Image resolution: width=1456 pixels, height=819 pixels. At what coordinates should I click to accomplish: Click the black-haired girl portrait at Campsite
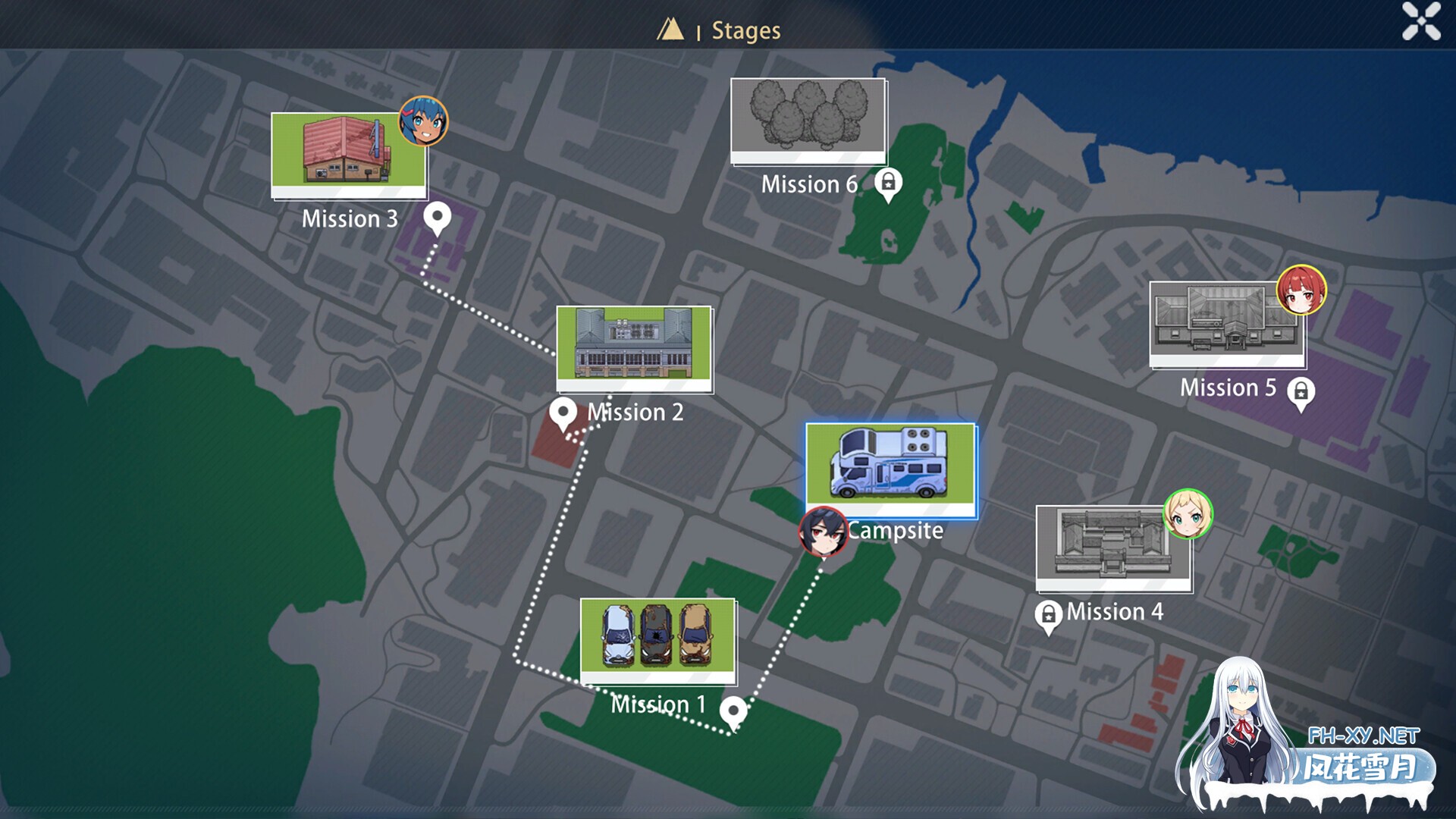pyautogui.click(x=823, y=531)
